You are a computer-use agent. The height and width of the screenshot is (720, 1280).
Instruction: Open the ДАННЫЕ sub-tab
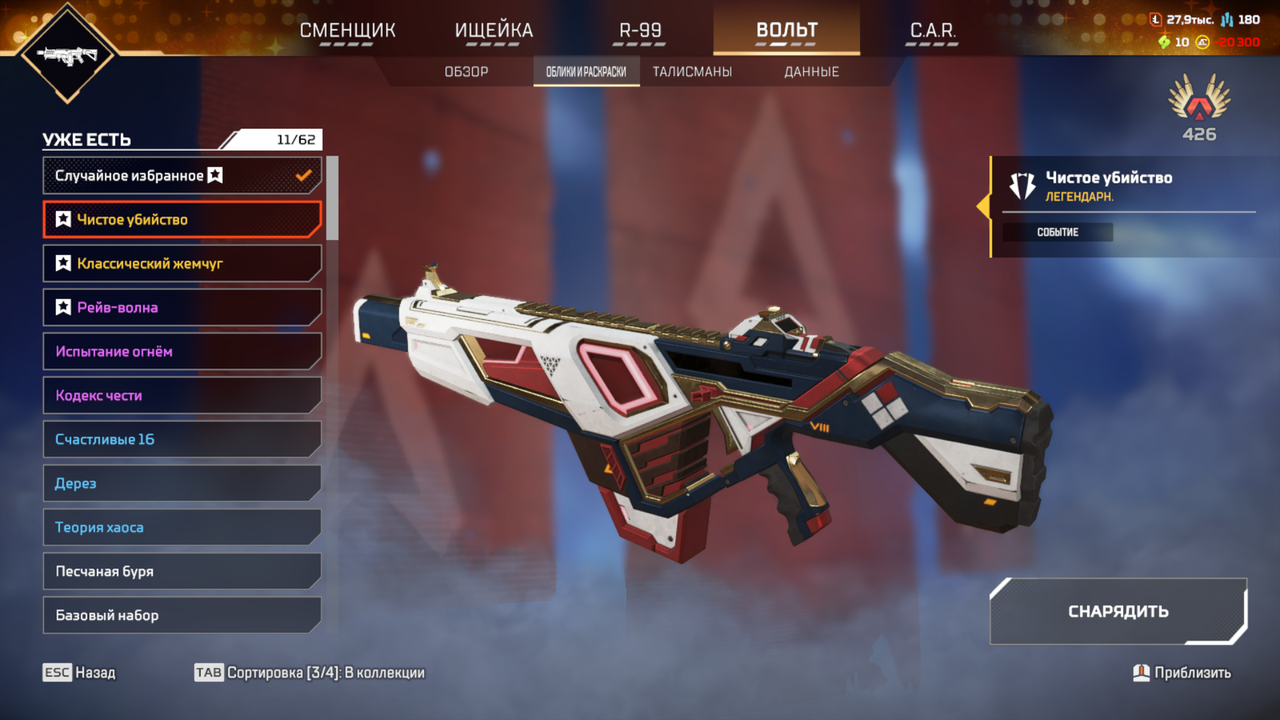(x=811, y=72)
